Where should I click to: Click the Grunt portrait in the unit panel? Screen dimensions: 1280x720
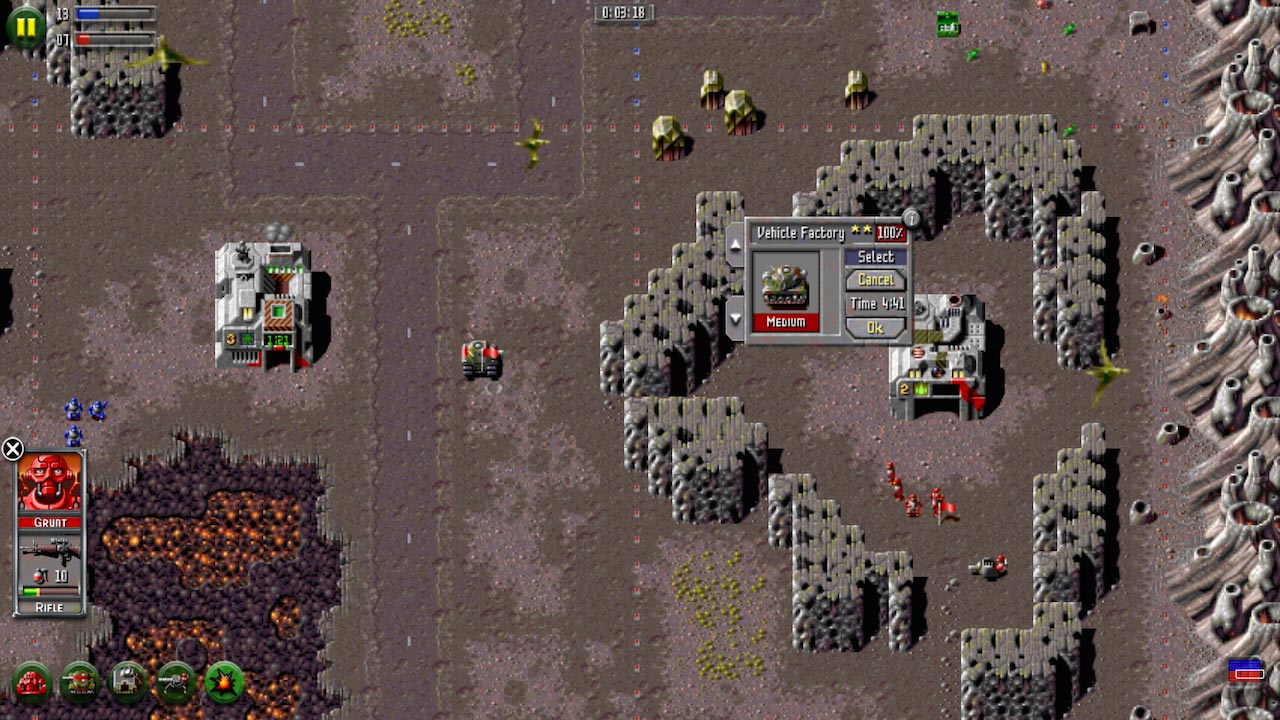pyautogui.click(x=50, y=482)
